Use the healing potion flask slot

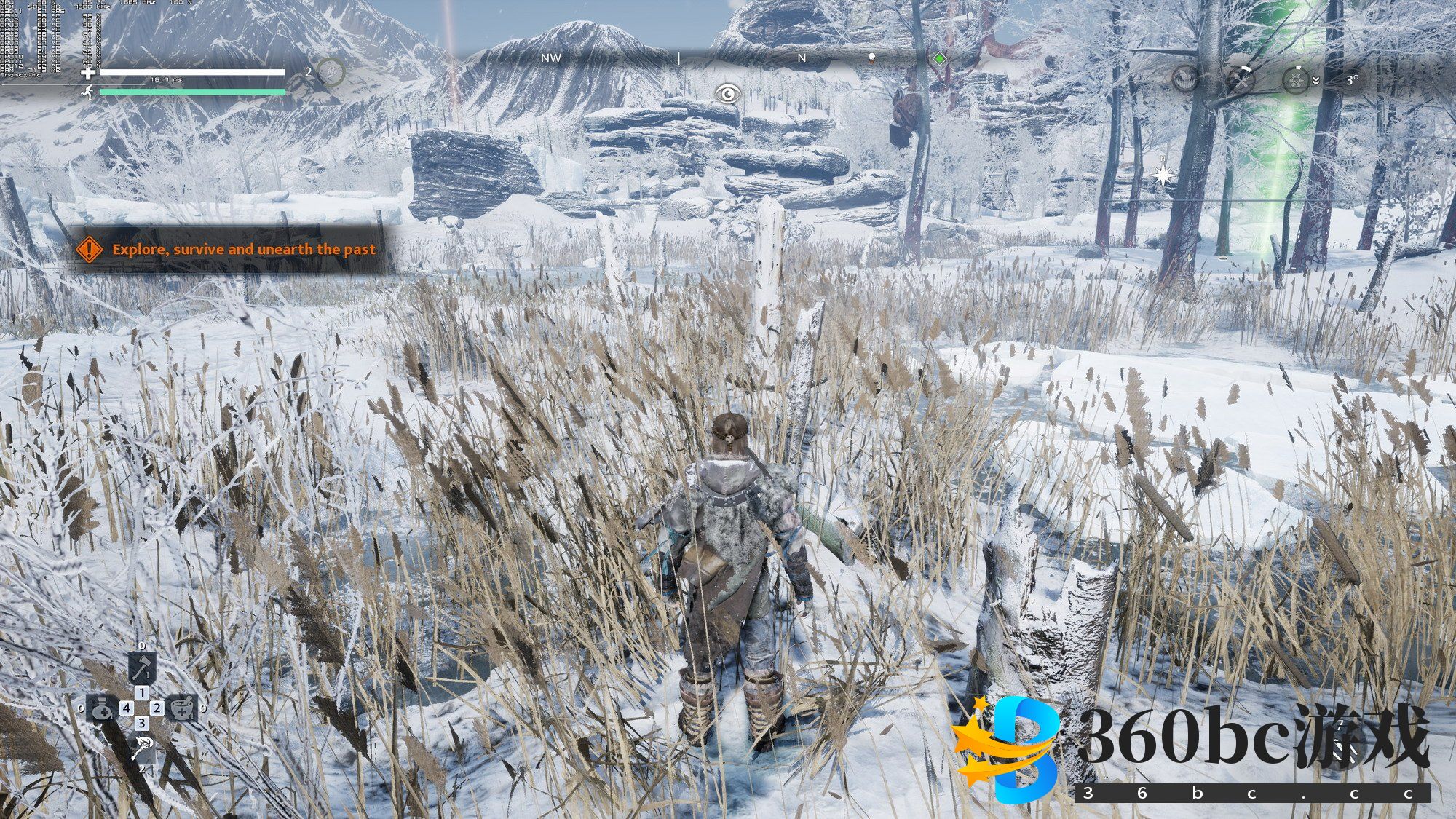coord(103,708)
